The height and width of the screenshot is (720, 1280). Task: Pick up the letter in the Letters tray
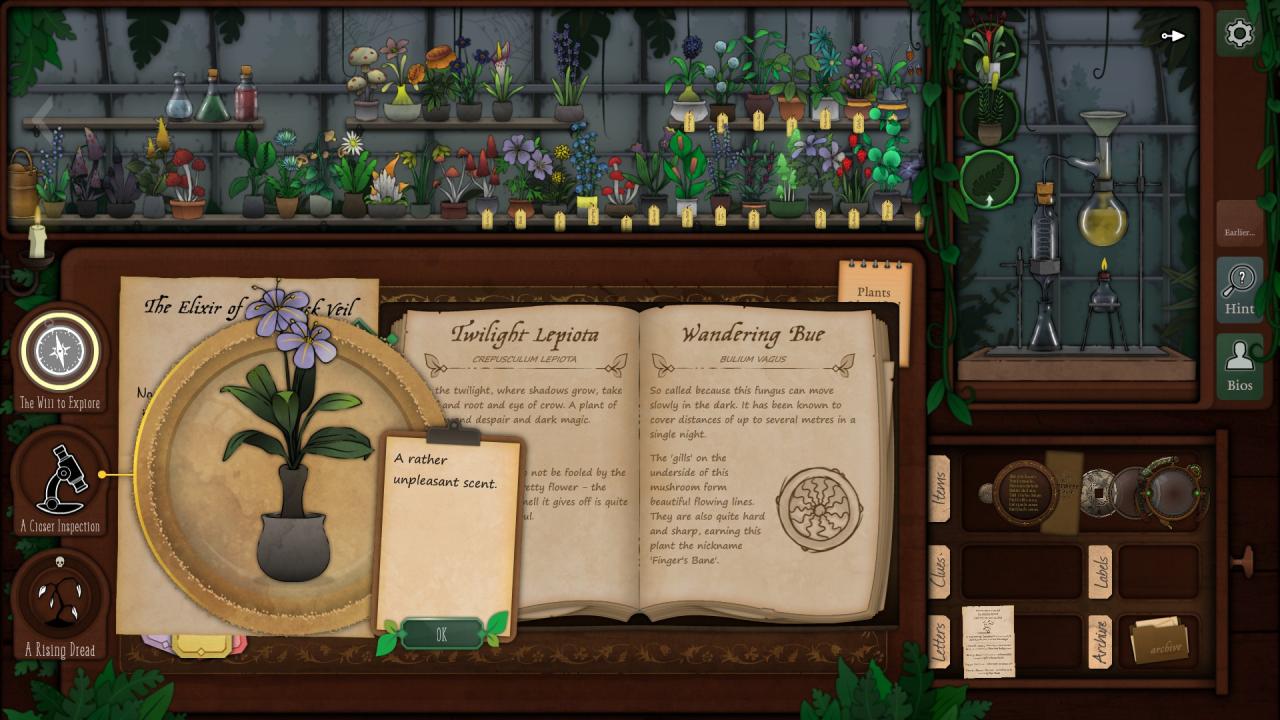click(x=987, y=641)
